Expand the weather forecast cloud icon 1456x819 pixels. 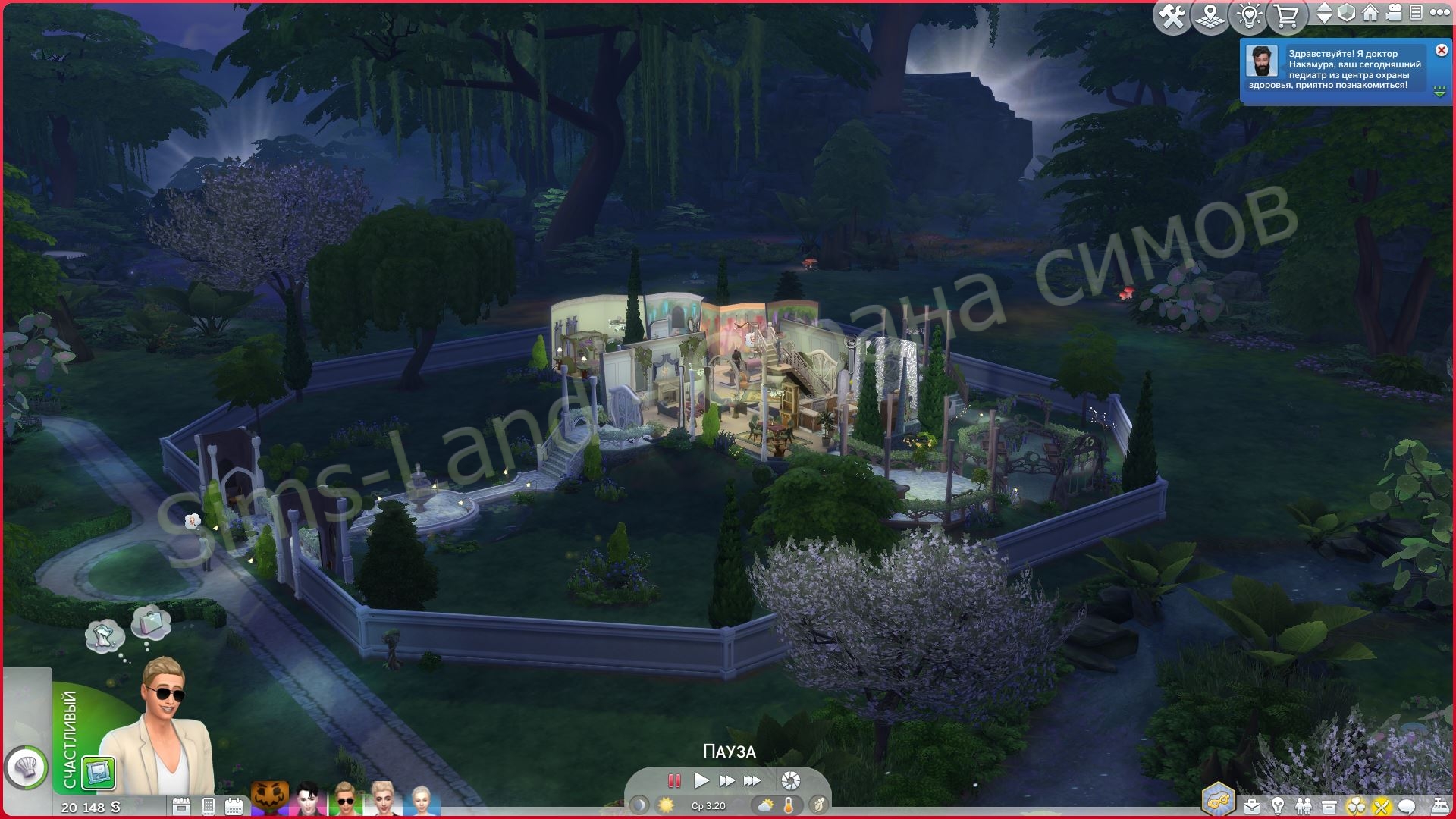[x=764, y=805]
